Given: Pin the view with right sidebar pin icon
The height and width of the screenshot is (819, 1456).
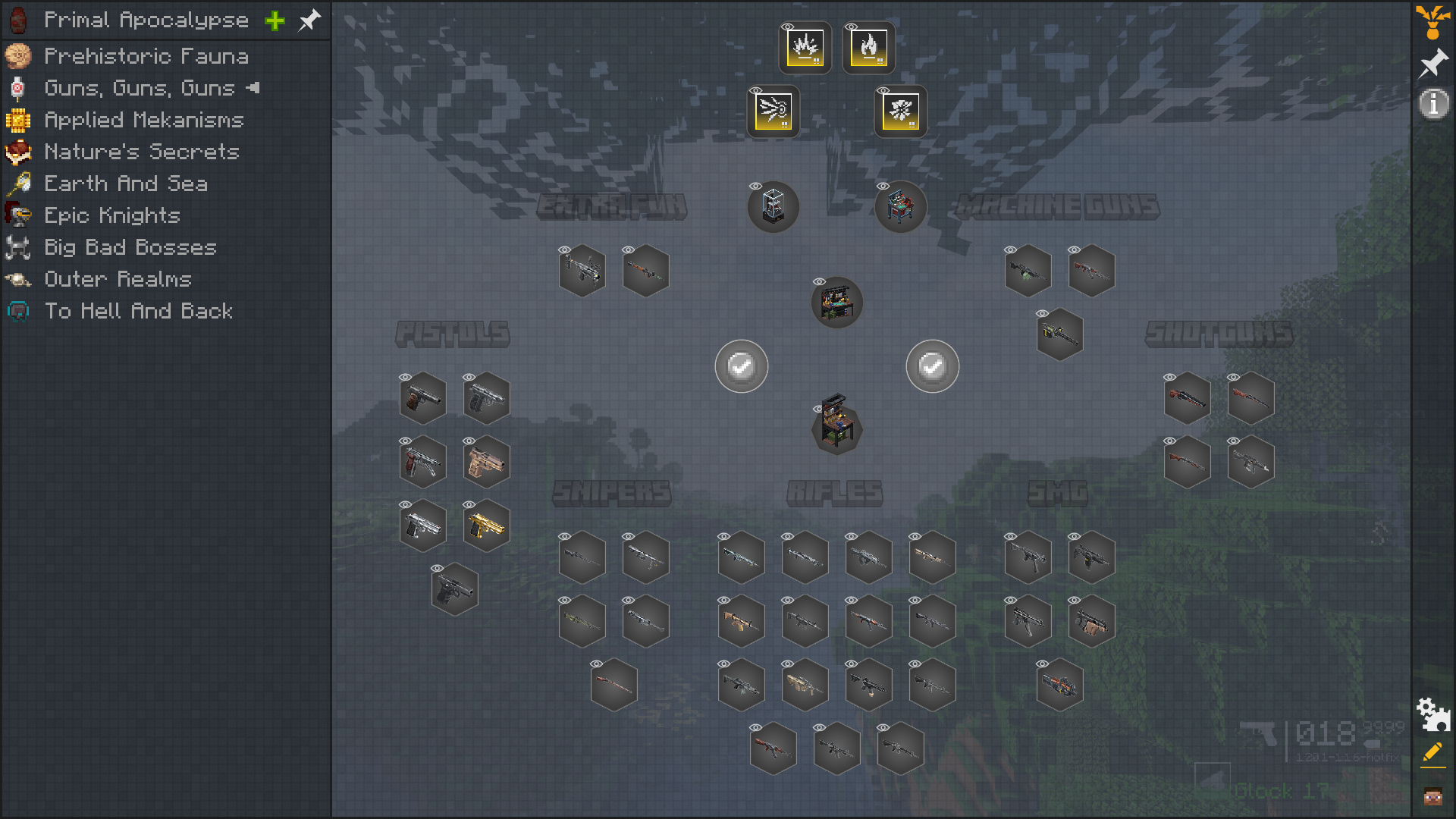Looking at the screenshot, I should tap(1432, 64).
